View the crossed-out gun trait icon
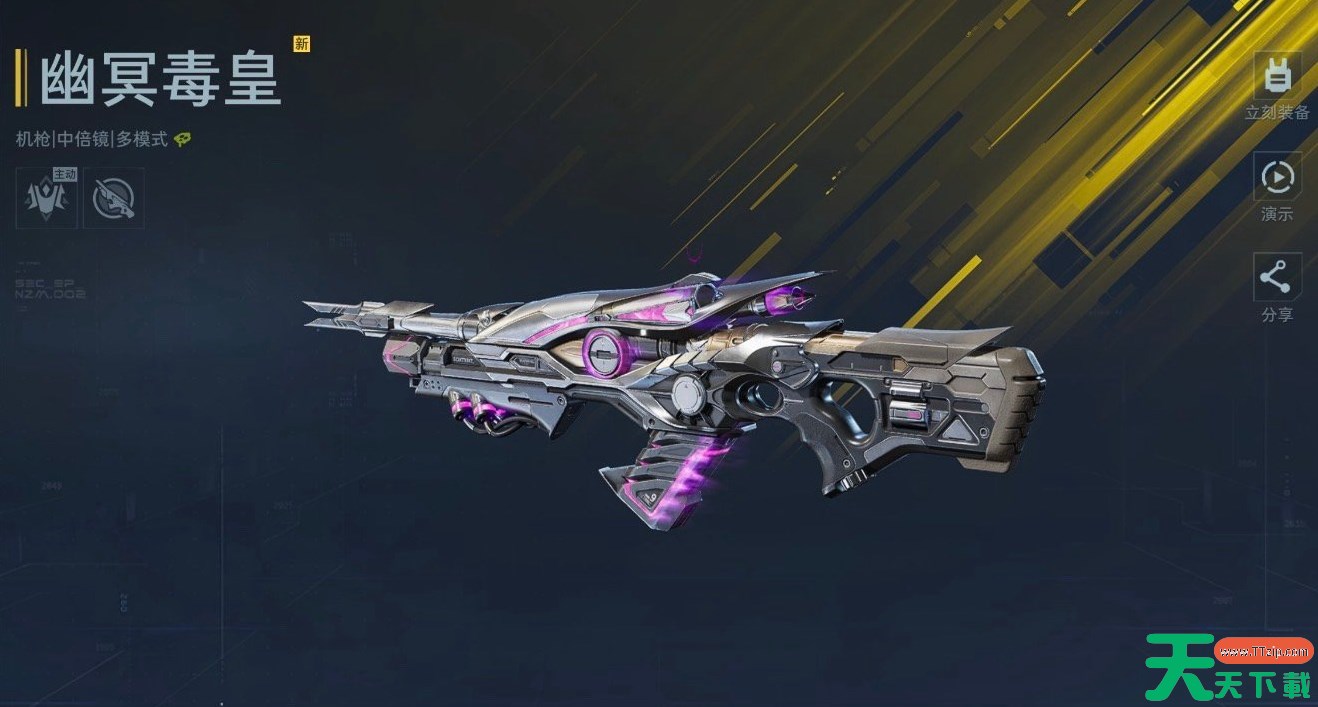 tap(113, 197)
